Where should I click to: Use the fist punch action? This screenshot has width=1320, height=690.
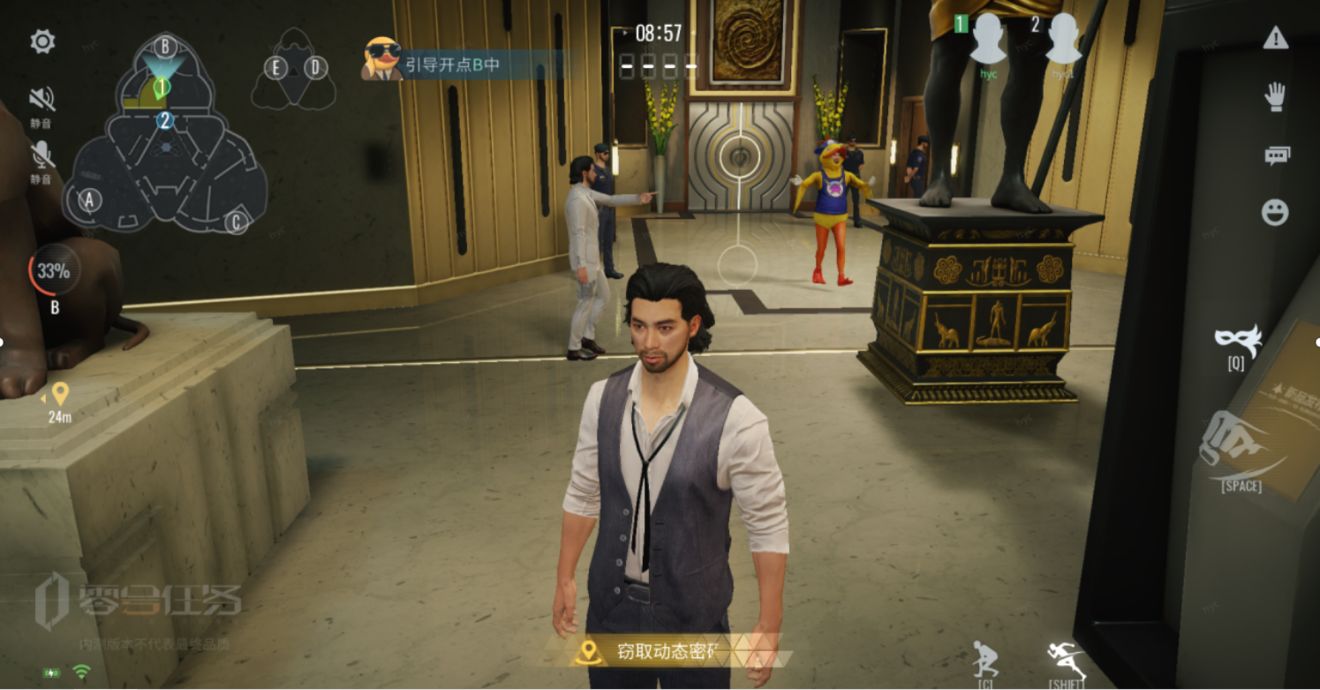[x=1237, y=447]
